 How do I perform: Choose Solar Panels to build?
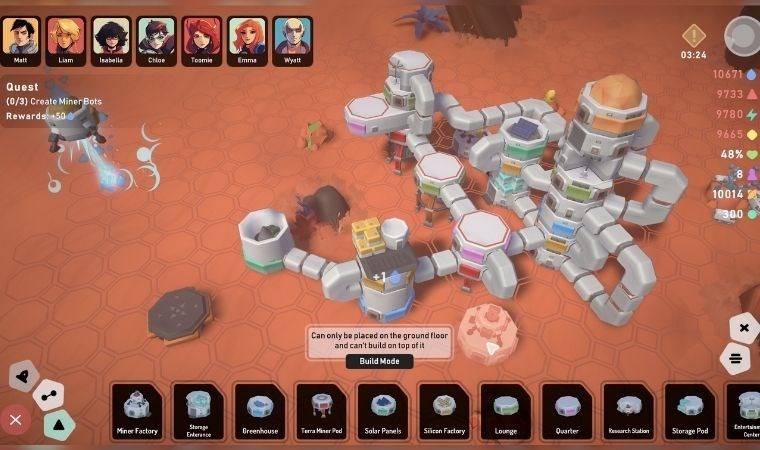click(383, 411)
